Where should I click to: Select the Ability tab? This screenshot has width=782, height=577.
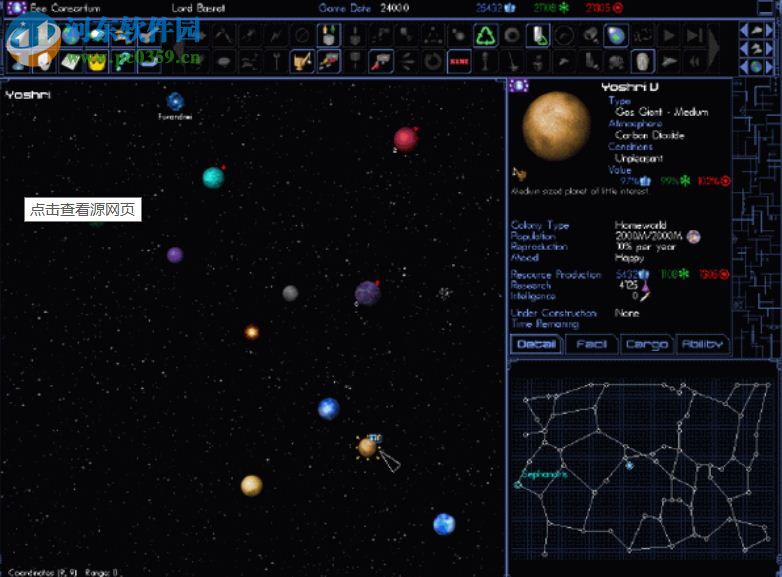point(702,345)
